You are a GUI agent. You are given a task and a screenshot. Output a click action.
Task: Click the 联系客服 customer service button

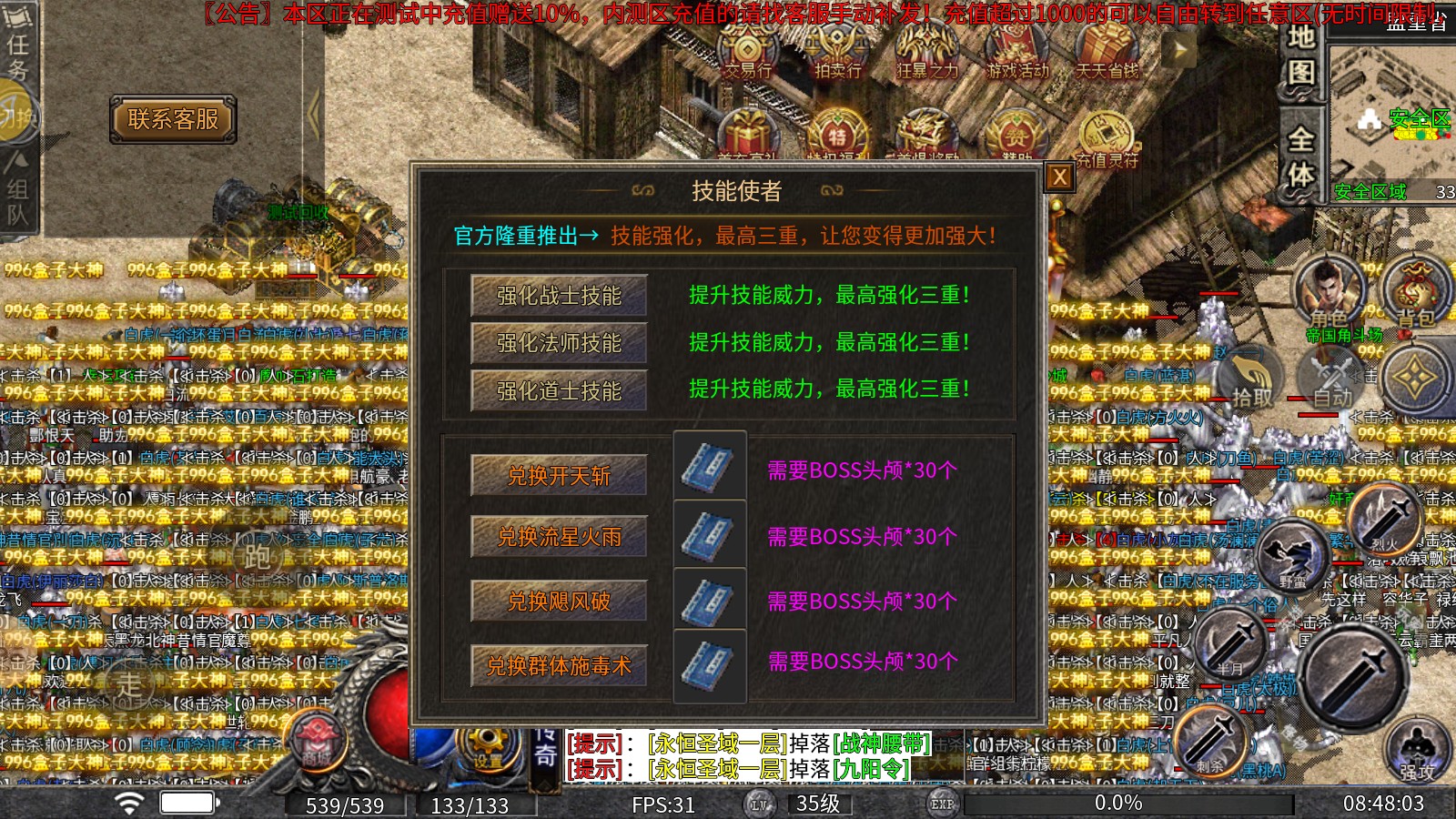(x=171, y=118)
